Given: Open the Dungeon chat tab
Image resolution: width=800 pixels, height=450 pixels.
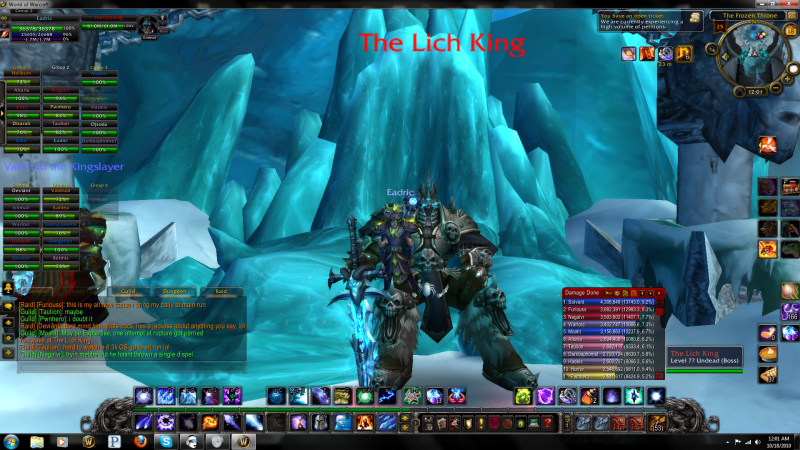Looking at the screenshot, I should (x=174, y=291).
